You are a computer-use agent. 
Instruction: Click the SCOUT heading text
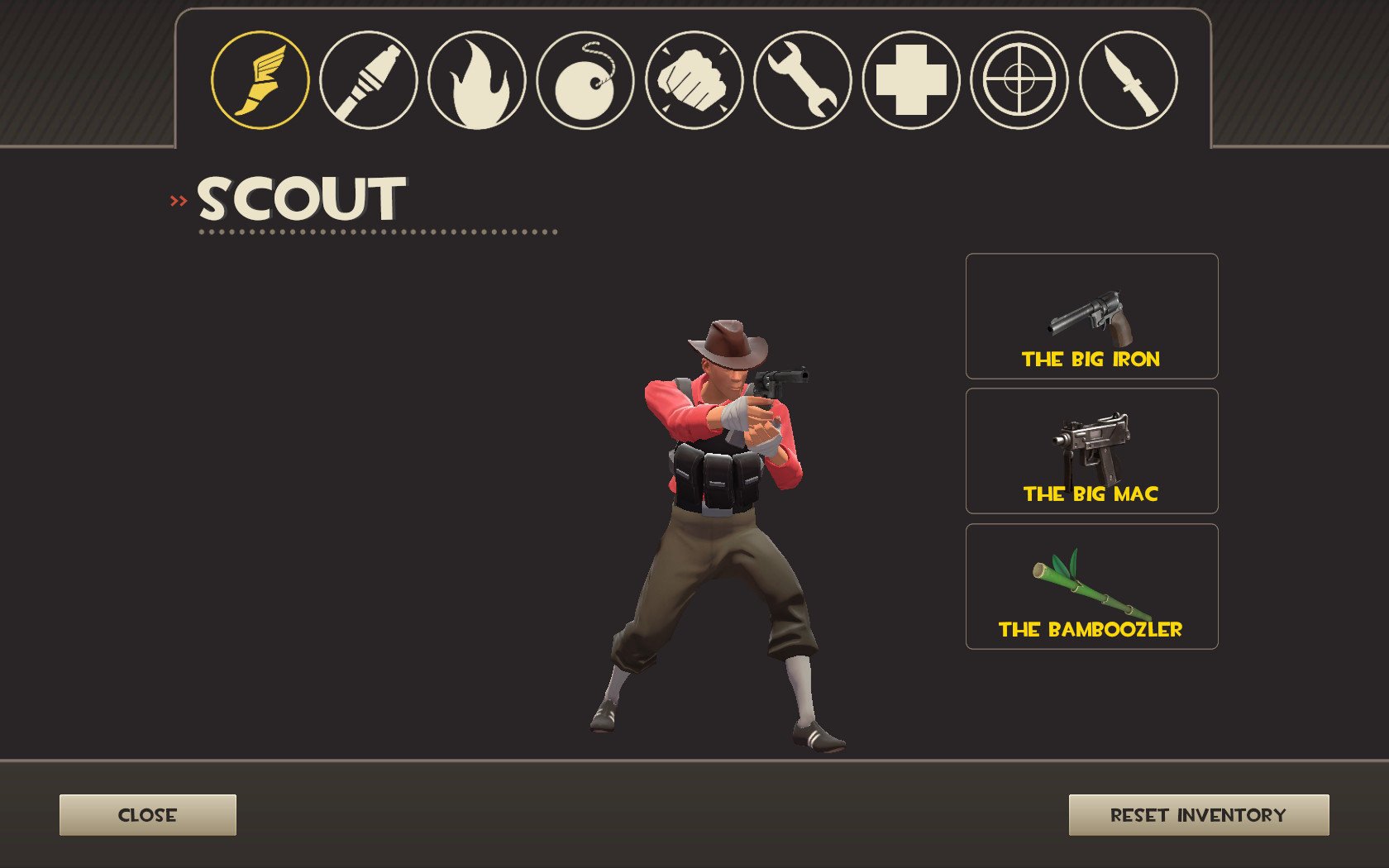[x=298, y=198]
